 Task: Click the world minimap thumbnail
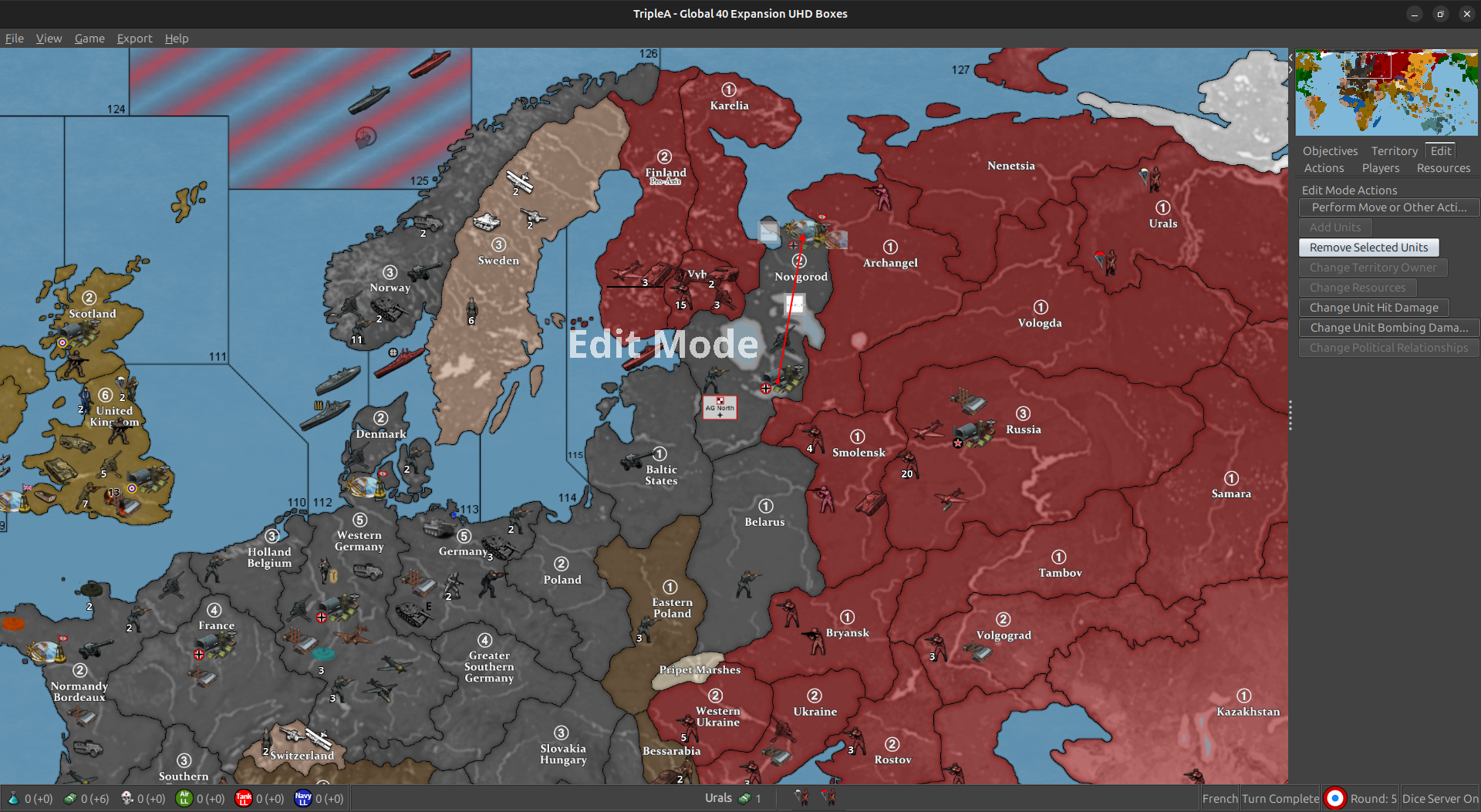click(1386, 93)
